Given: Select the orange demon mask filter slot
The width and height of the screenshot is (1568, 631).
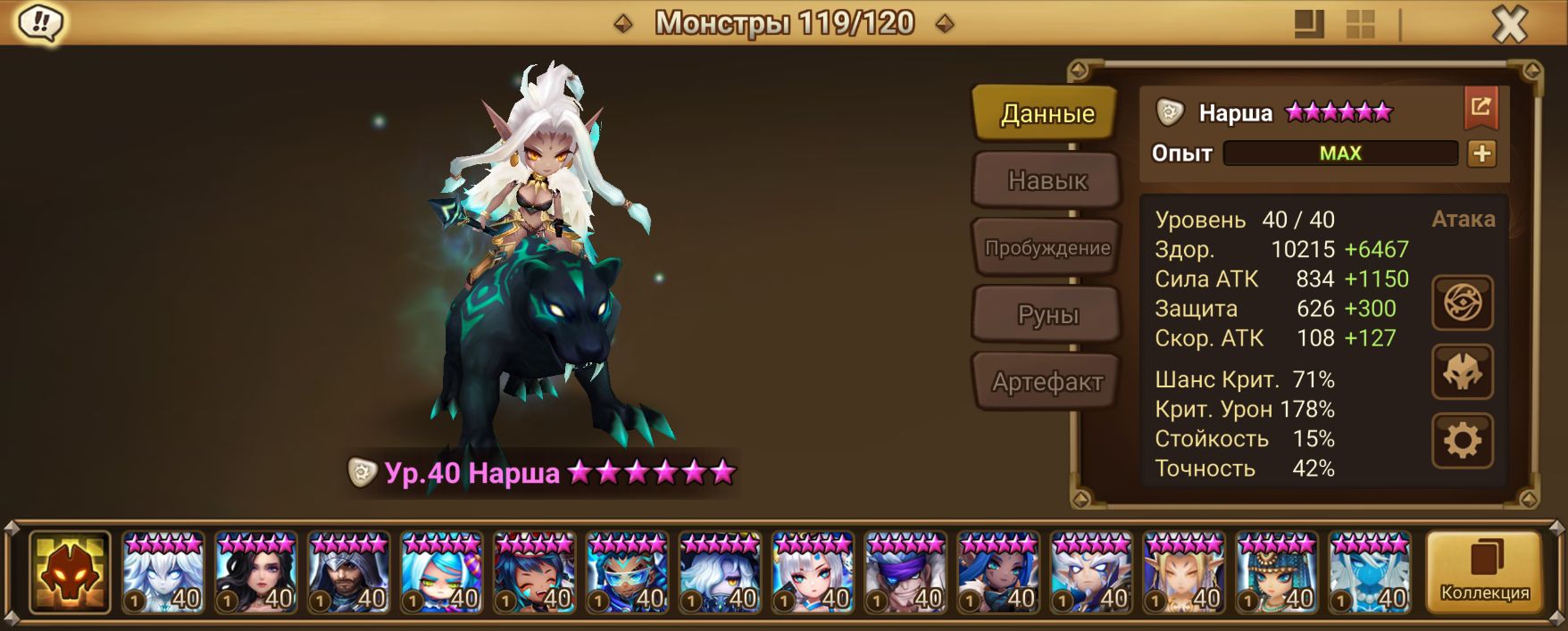Looking at the screenshot, I should click(x=70, y=573).
